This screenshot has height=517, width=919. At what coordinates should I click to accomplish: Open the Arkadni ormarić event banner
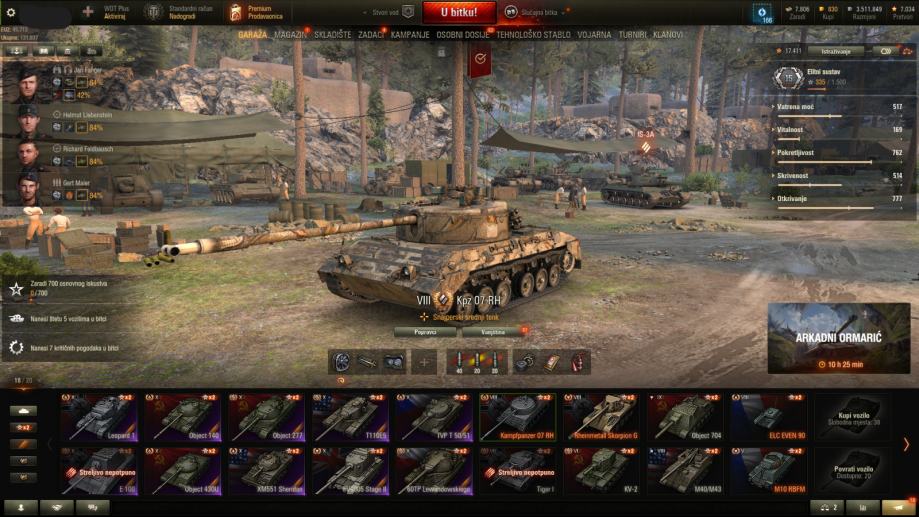click(839, 338)
